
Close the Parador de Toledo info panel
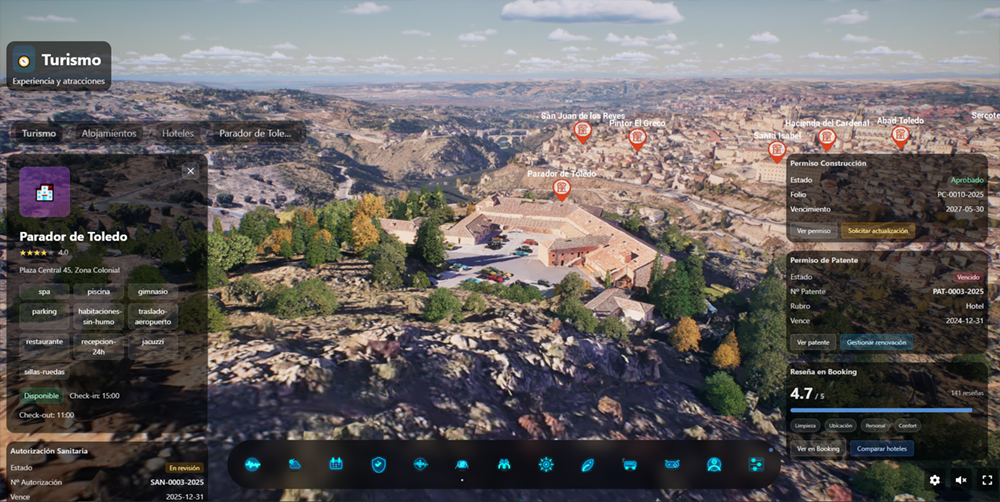[x=190, y=171]
